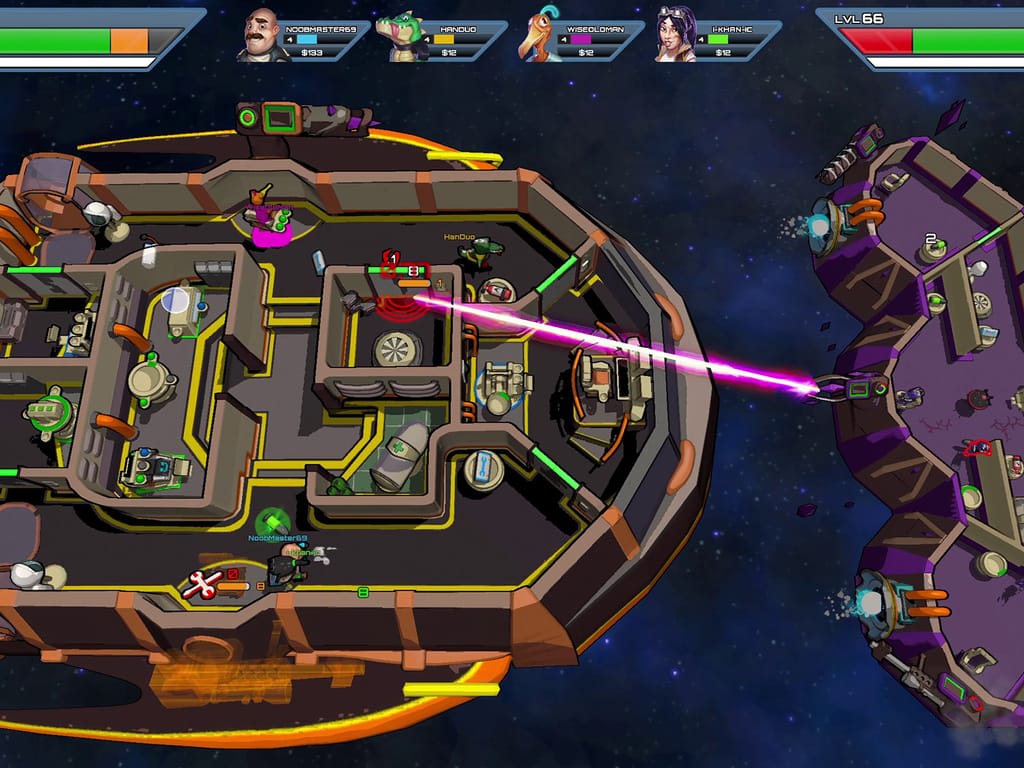Open I-Khan-ic's goggled pilot portrait

tap(675, 35)
